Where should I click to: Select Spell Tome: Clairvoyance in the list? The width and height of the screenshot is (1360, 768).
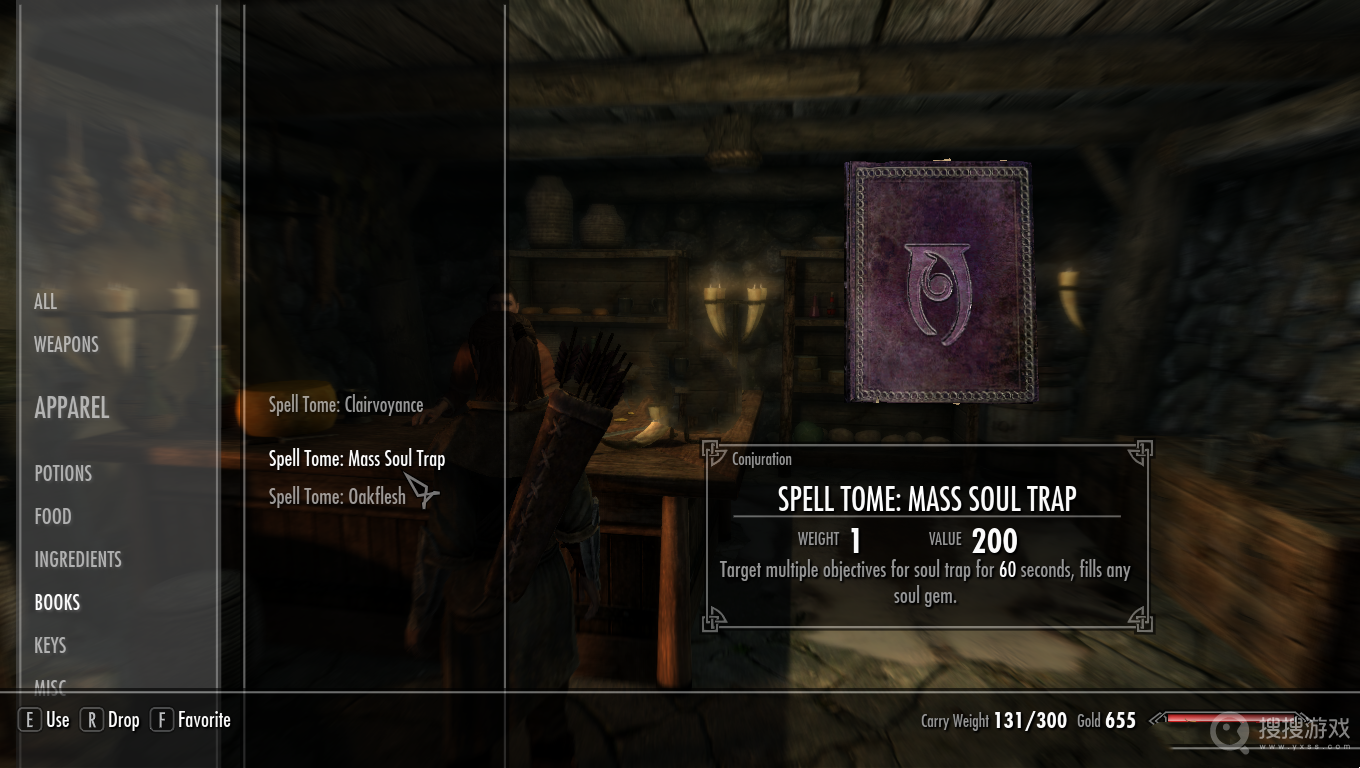345,405
